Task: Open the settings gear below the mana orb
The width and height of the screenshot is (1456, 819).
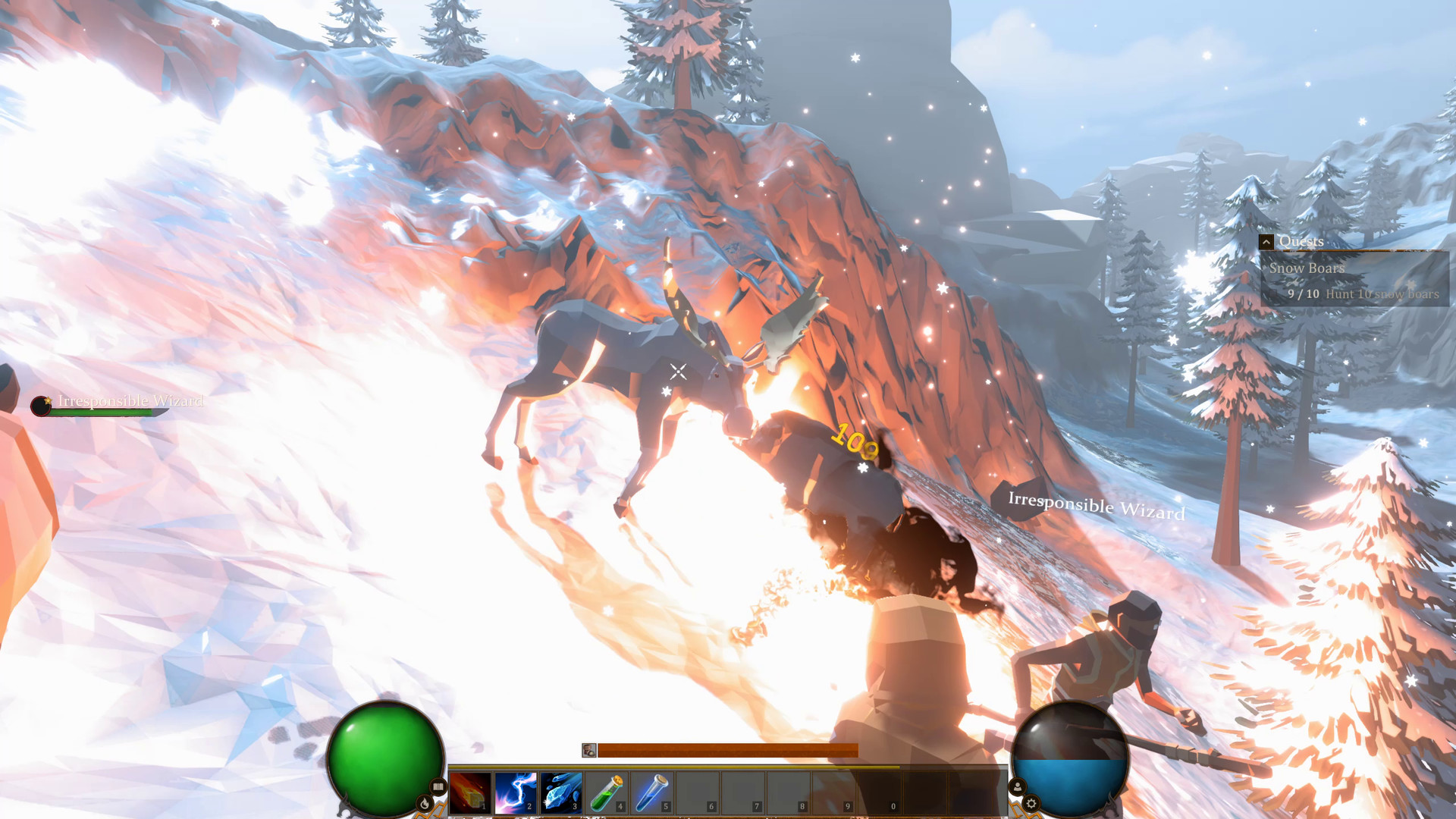Action: coord(1031,804)
